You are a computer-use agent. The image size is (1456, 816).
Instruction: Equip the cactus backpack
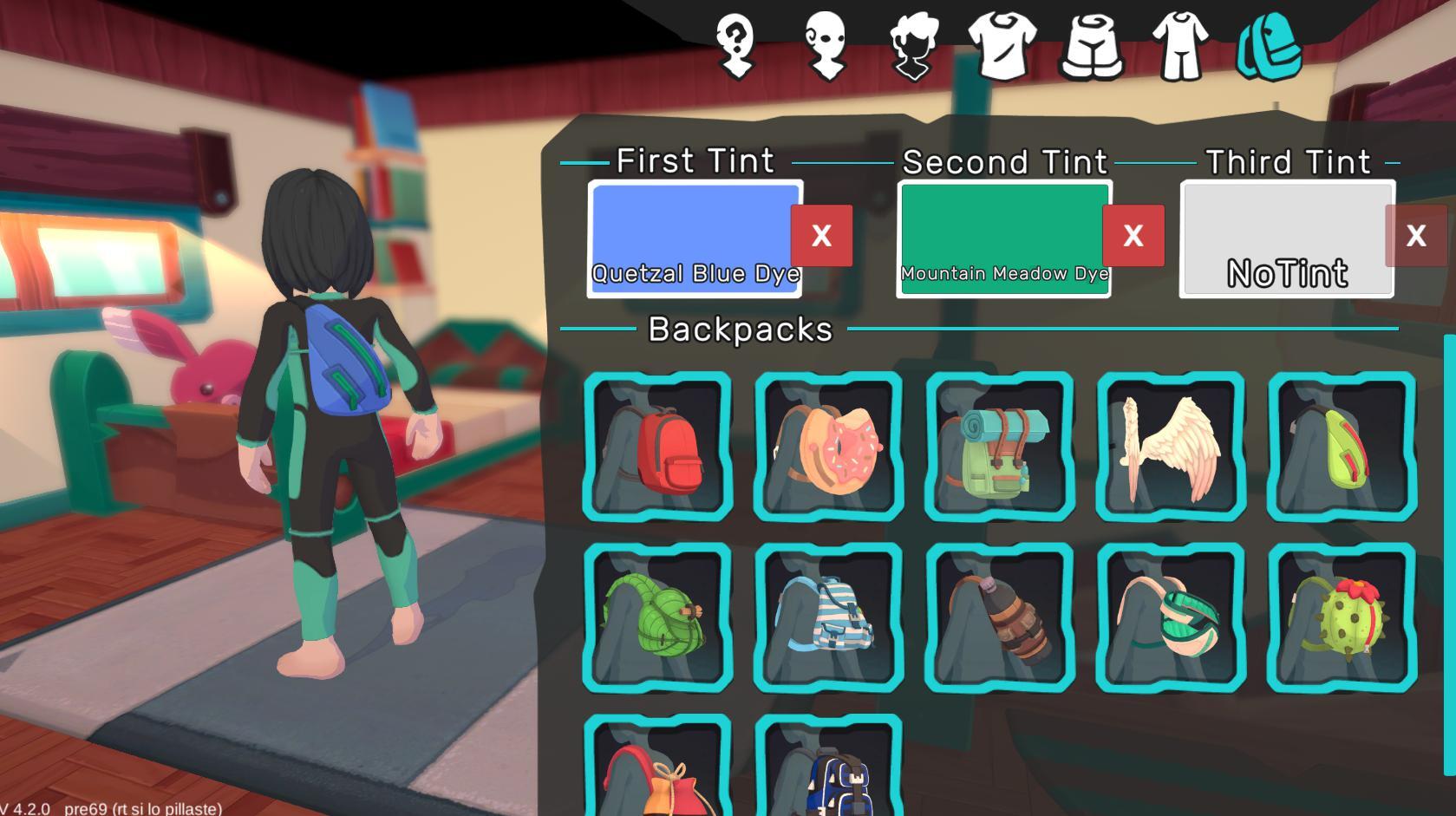click(x=1341, y=617)
